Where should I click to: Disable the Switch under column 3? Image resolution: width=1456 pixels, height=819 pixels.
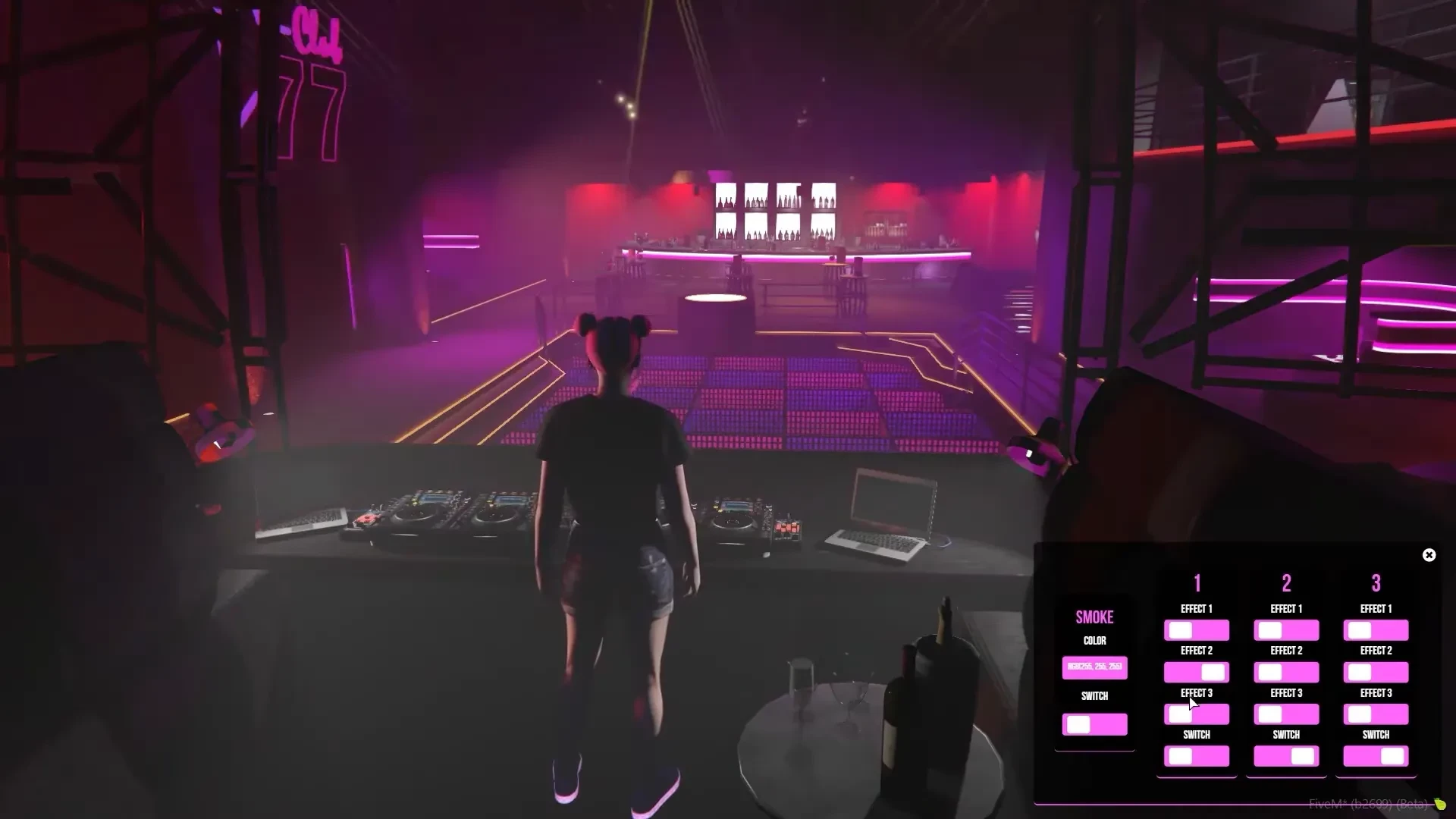[1376, 755]
